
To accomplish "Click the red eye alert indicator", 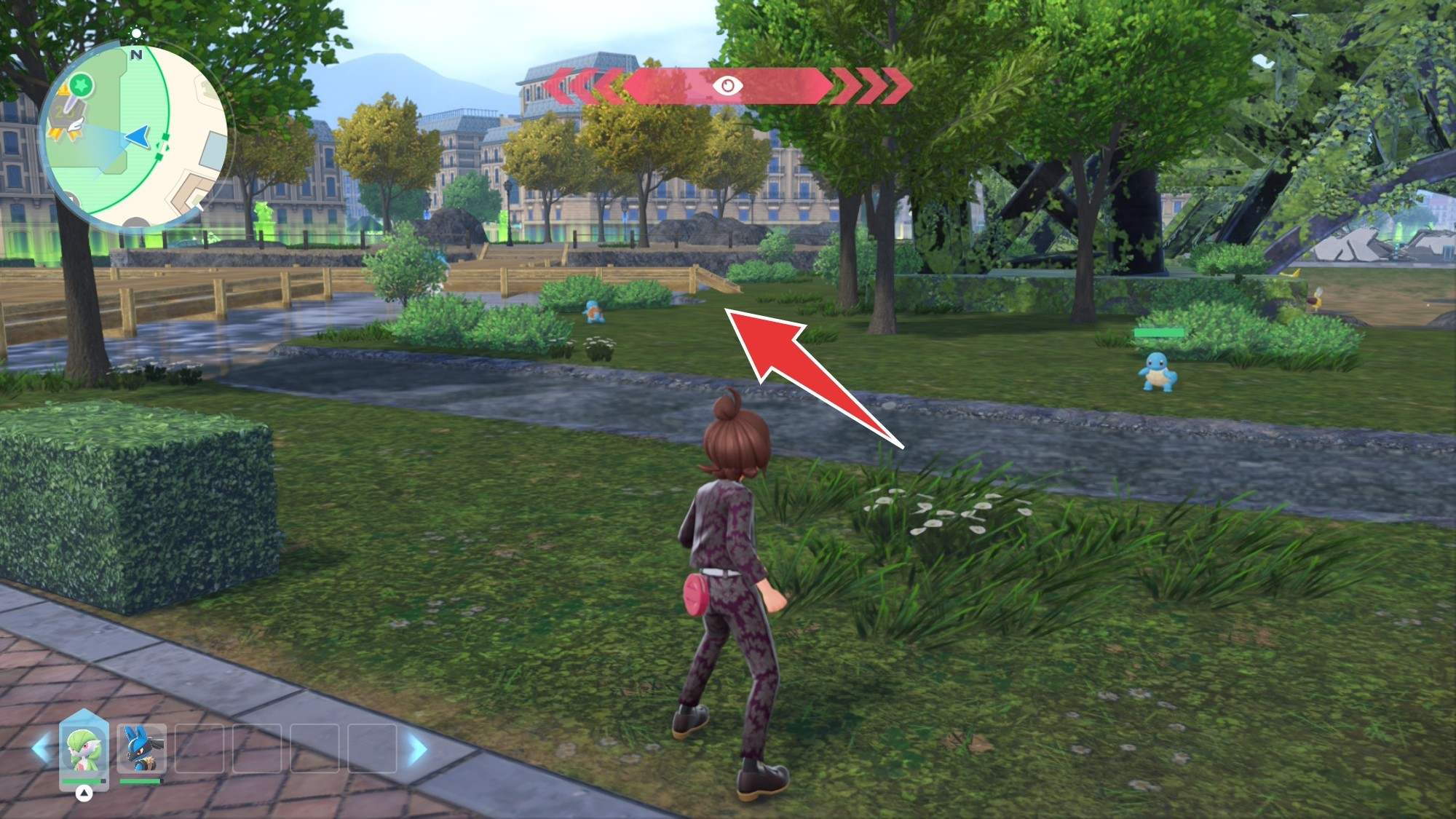I will click(x=727, y=86).
